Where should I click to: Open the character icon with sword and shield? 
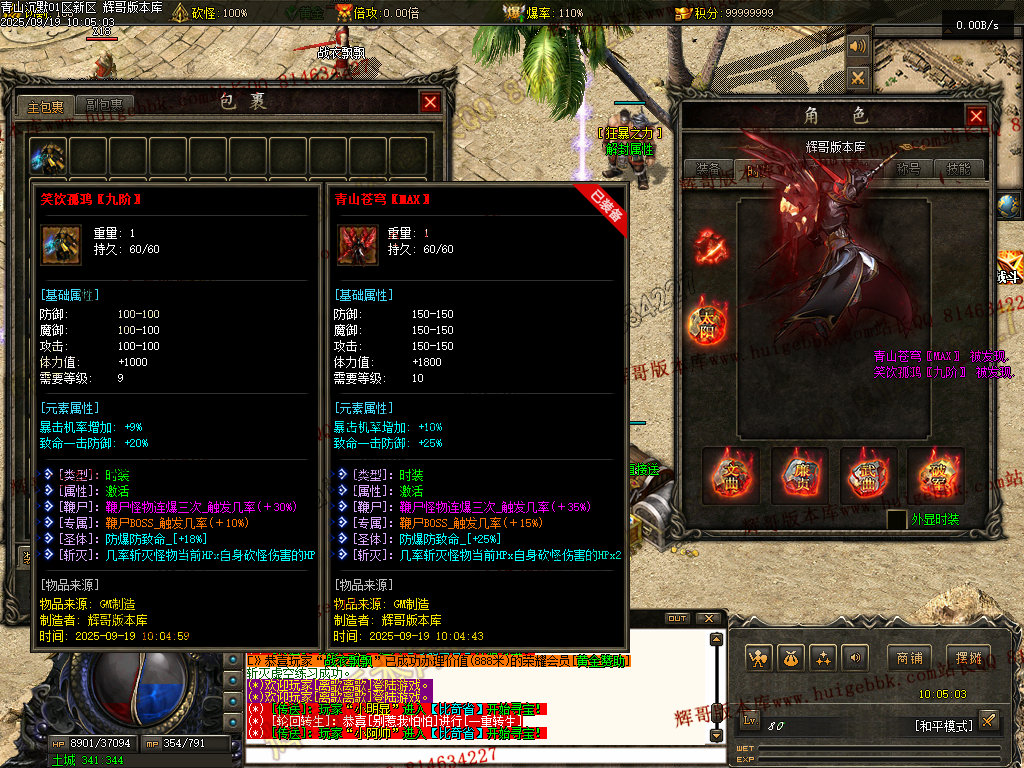(x=759, y=658)
